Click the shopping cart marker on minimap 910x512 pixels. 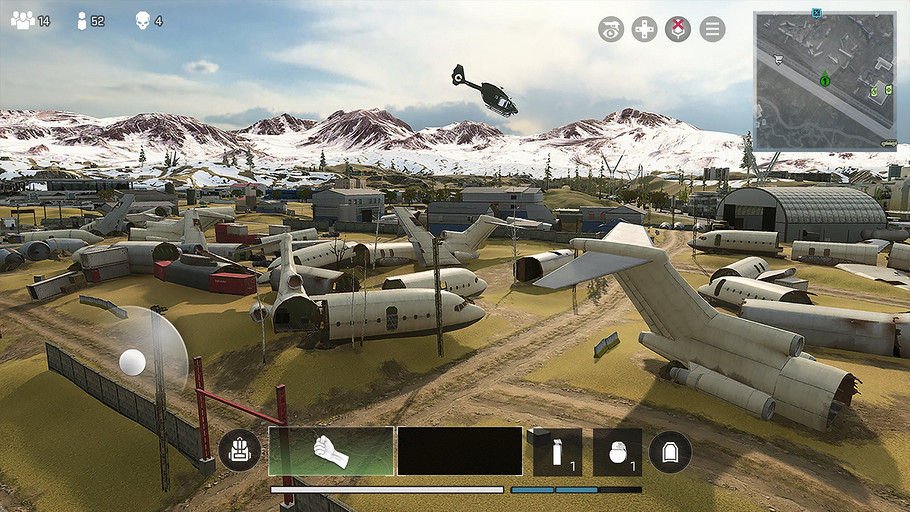777,58
